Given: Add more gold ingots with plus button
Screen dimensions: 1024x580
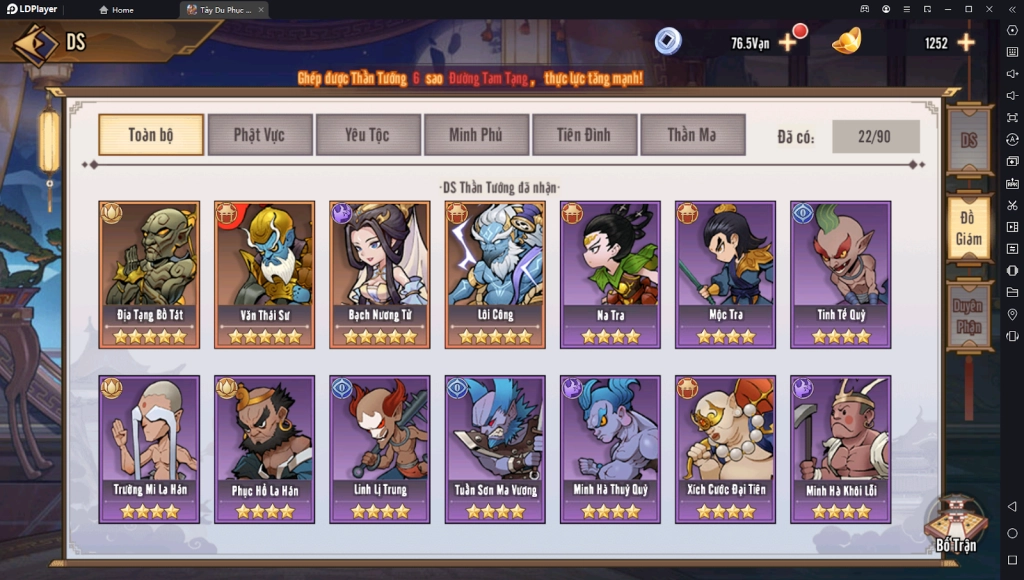Looking at the screenshot, I should (966, 43).
